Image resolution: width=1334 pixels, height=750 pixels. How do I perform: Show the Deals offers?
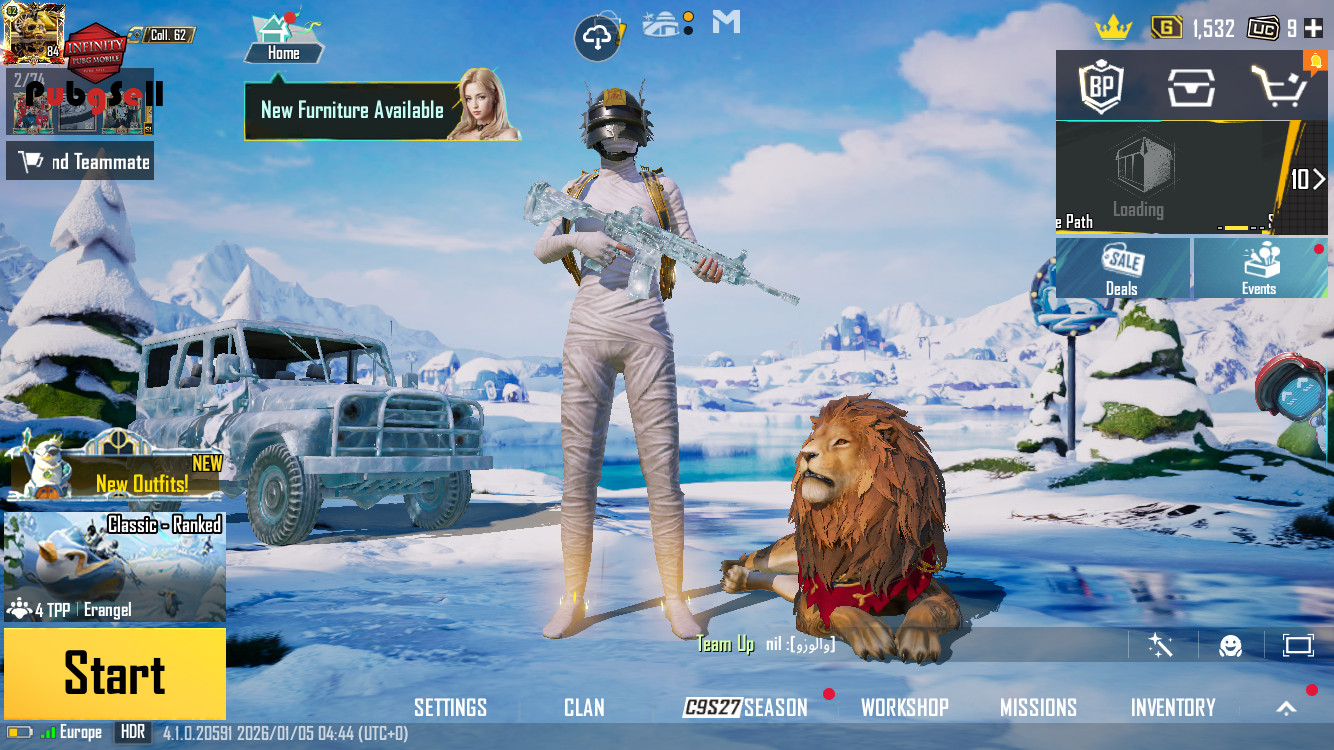[1122, 268]
